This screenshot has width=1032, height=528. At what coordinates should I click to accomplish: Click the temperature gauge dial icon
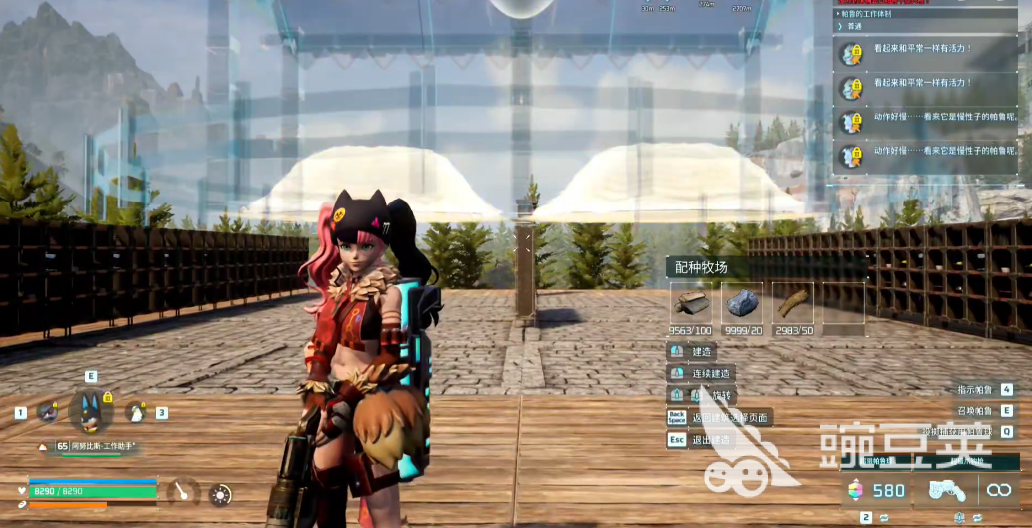182,492
